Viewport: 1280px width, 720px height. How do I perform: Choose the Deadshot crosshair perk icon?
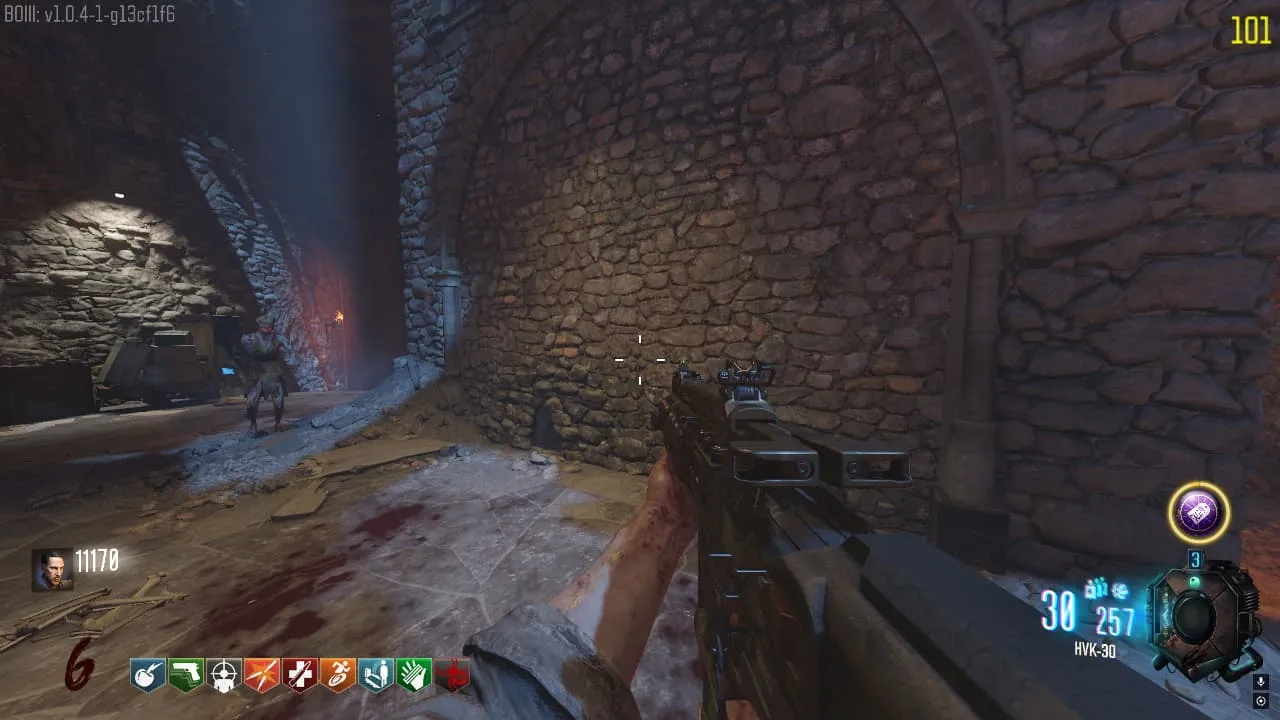223,675
